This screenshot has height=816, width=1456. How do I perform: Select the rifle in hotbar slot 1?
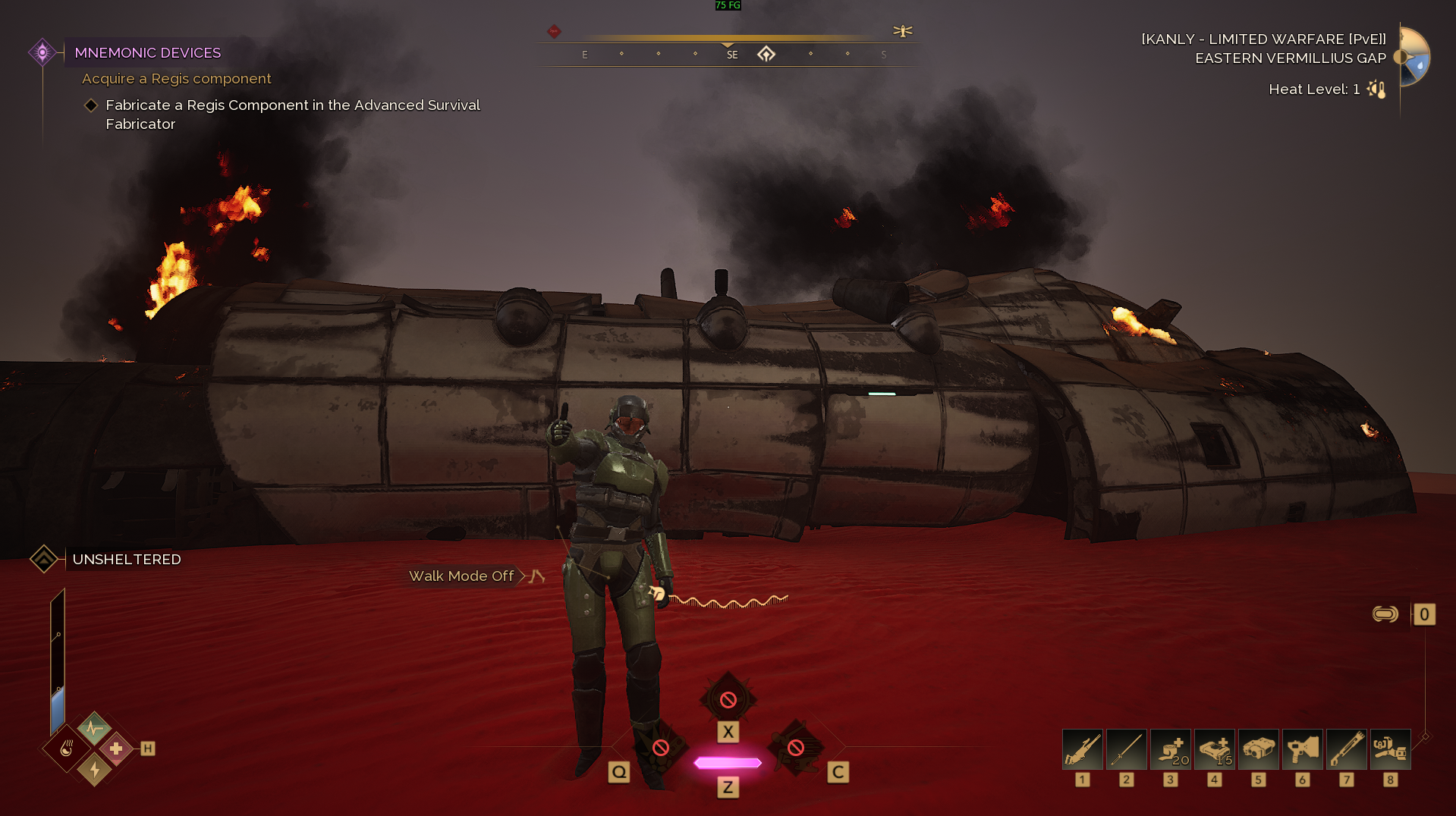click(x=1082, y=749)
